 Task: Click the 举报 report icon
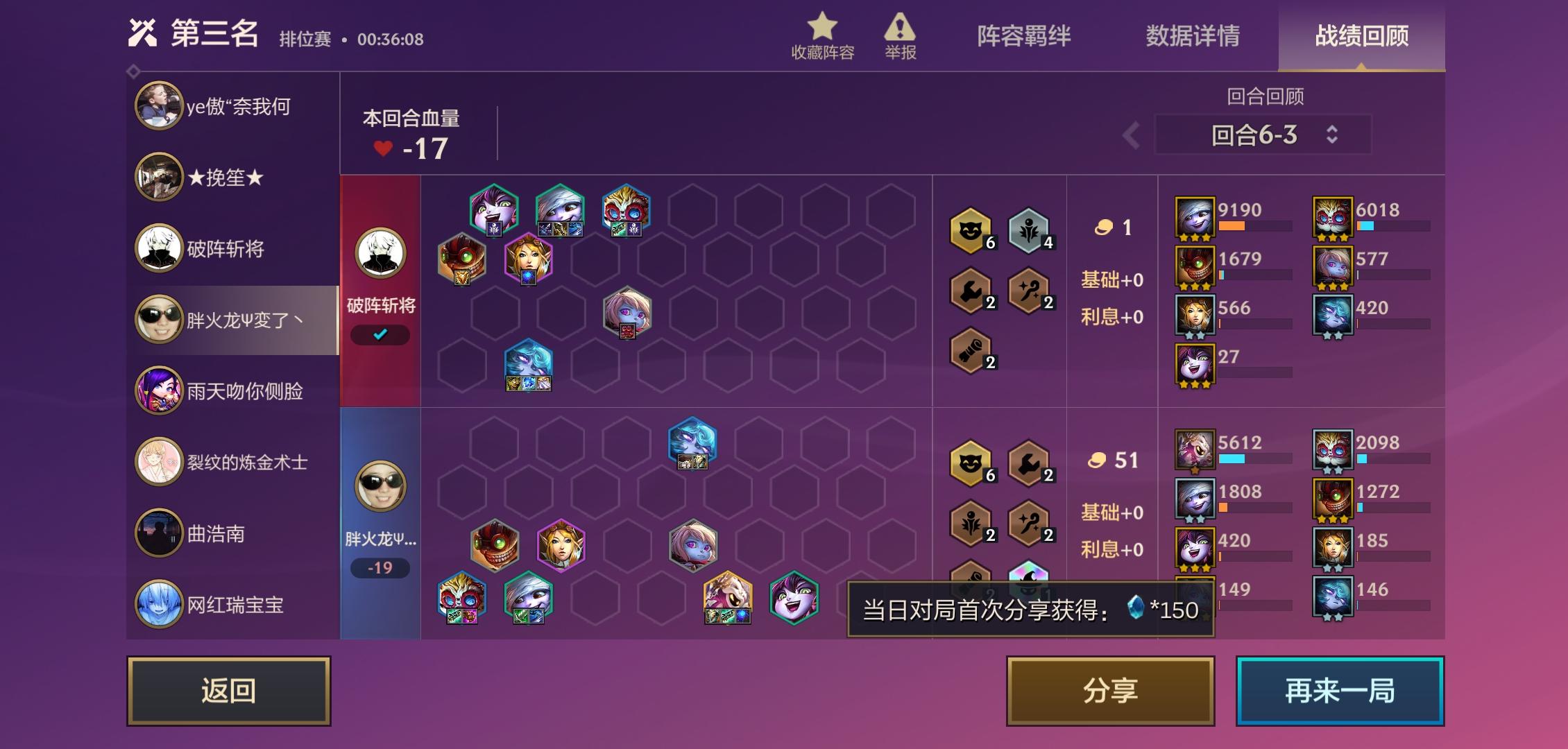[898, 29]
